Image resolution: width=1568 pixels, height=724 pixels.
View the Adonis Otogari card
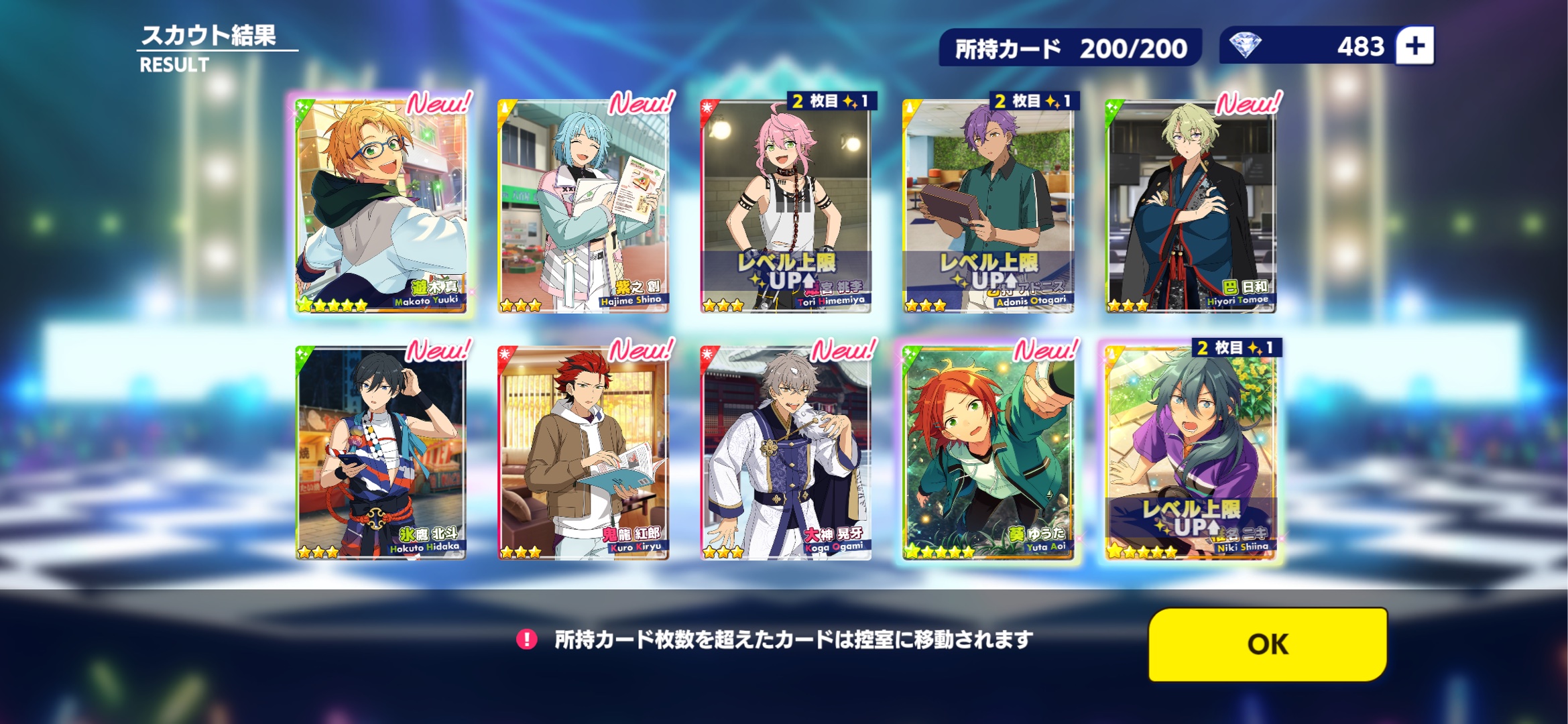pos(988,205)
